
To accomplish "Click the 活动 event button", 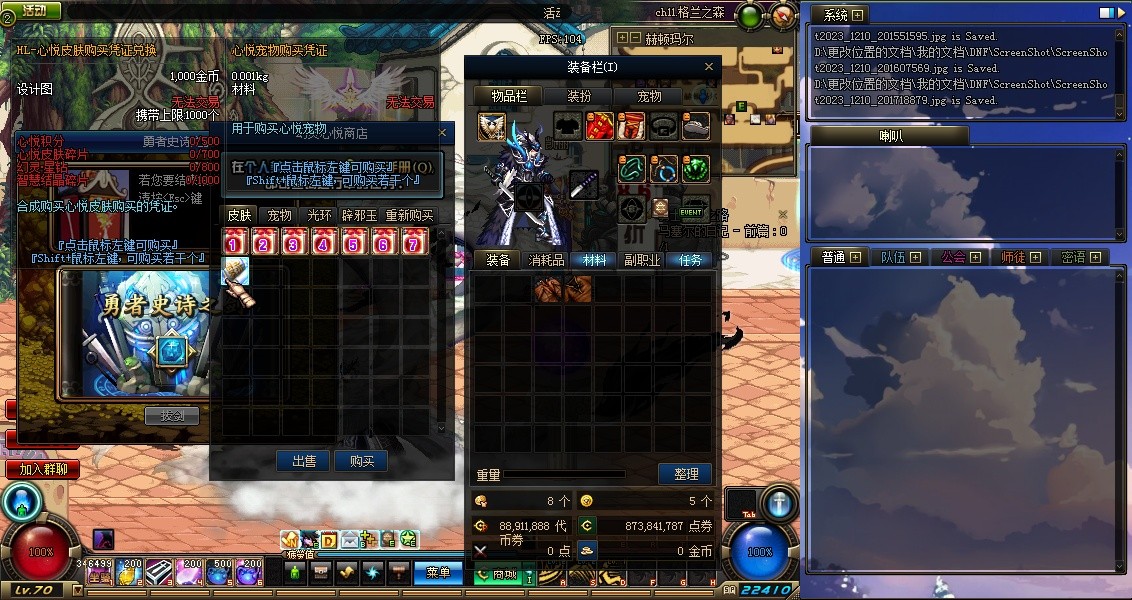I will tap(33, 10).
